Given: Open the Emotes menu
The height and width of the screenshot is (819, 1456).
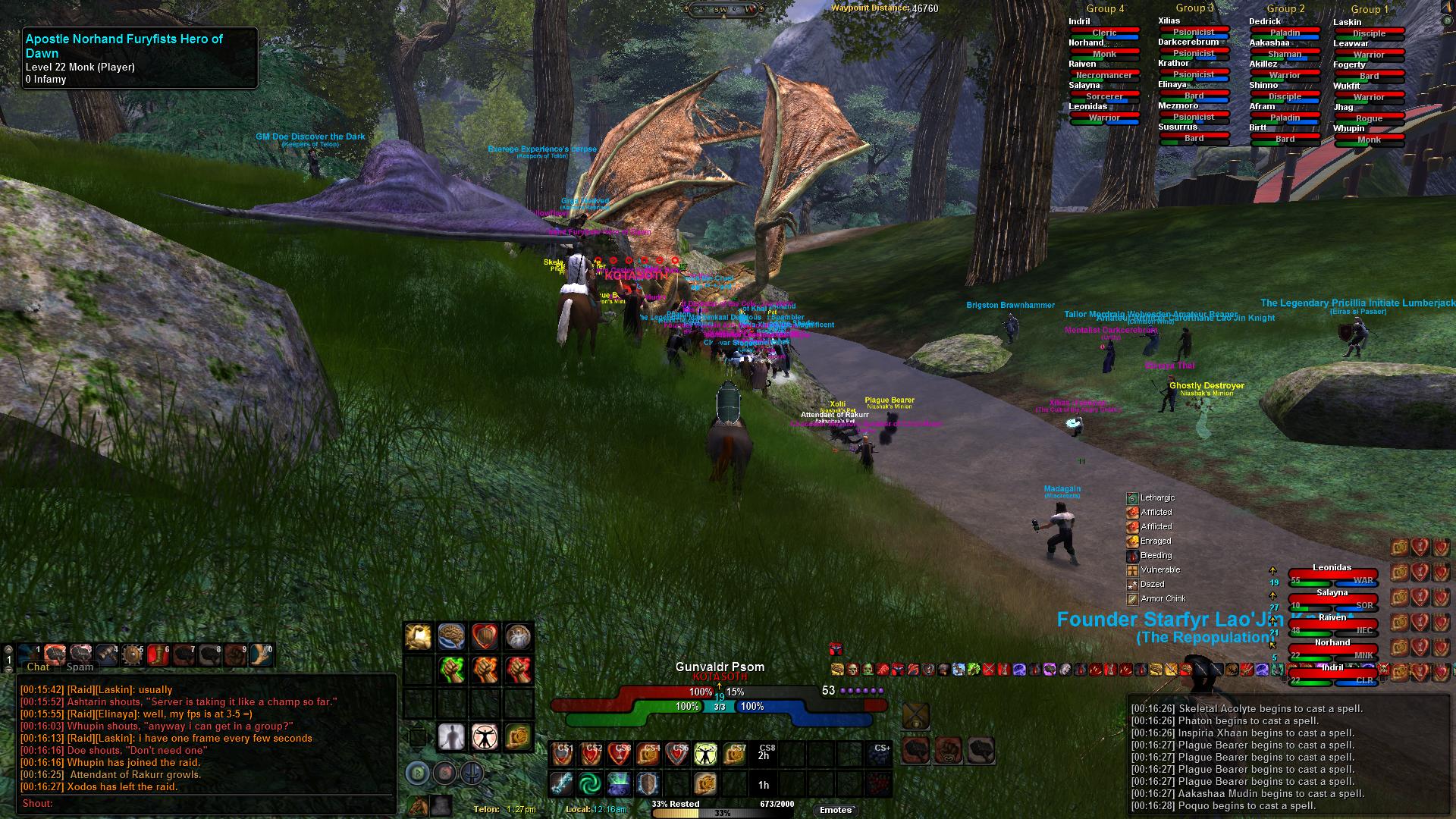Looking at the screenshot, I should click(836, 810).
